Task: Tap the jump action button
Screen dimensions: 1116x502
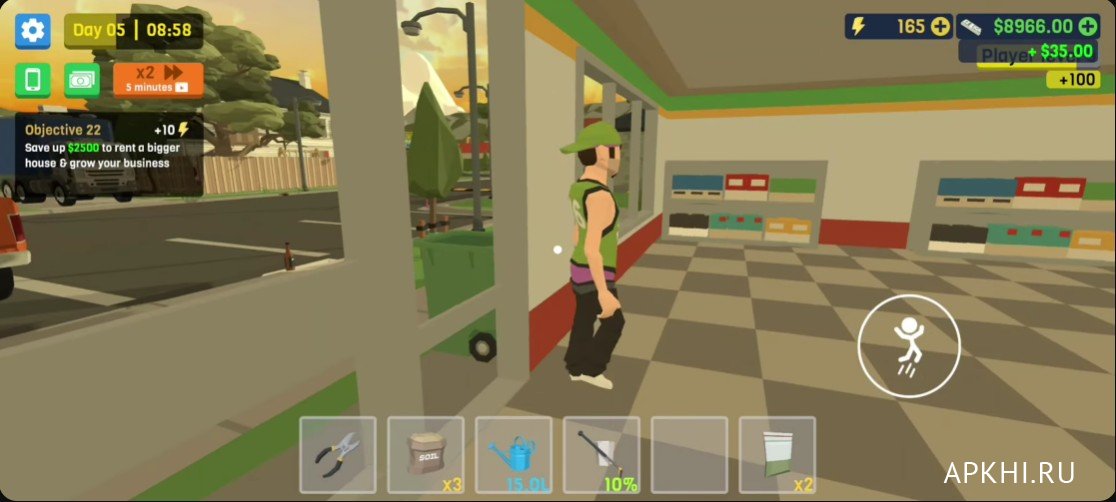Action: click(909, 345)
